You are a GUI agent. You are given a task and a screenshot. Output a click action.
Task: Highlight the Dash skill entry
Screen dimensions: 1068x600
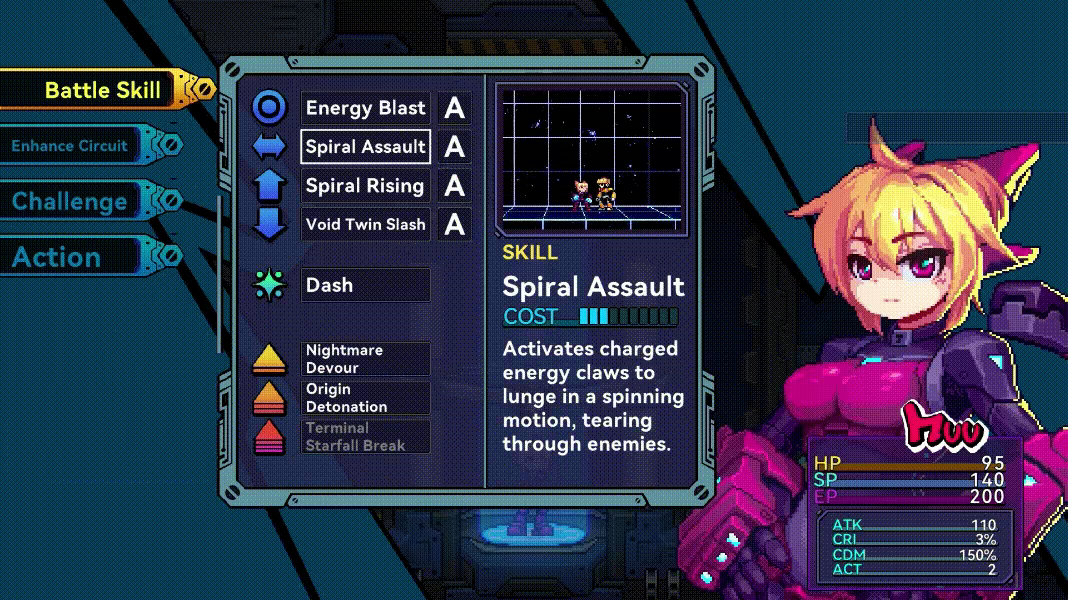tap(366, 285)
